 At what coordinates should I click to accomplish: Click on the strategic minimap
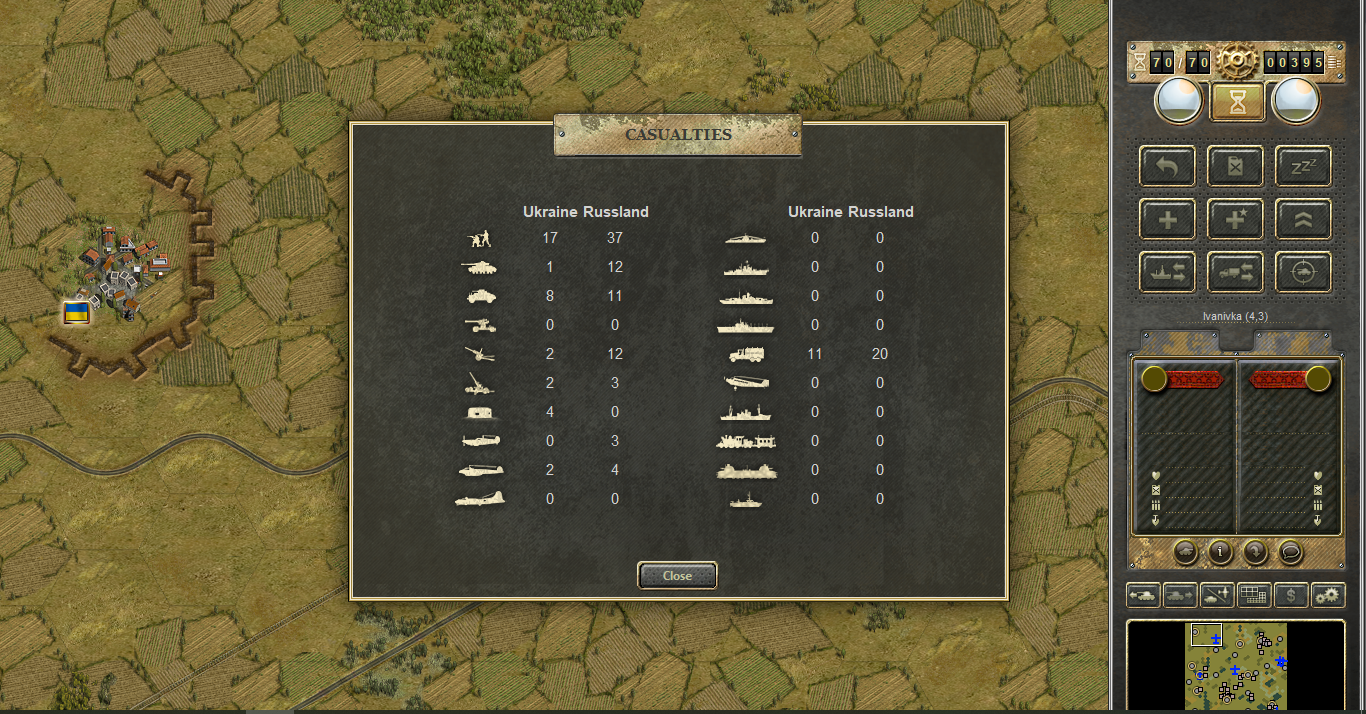pyautogui.click(x=1236, y=665)
